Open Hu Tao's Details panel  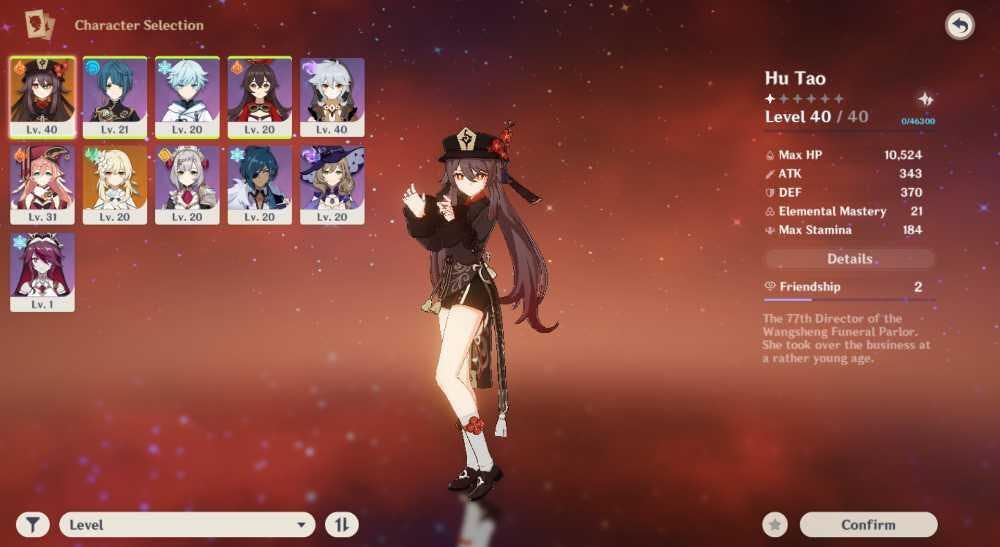(850, 259)
